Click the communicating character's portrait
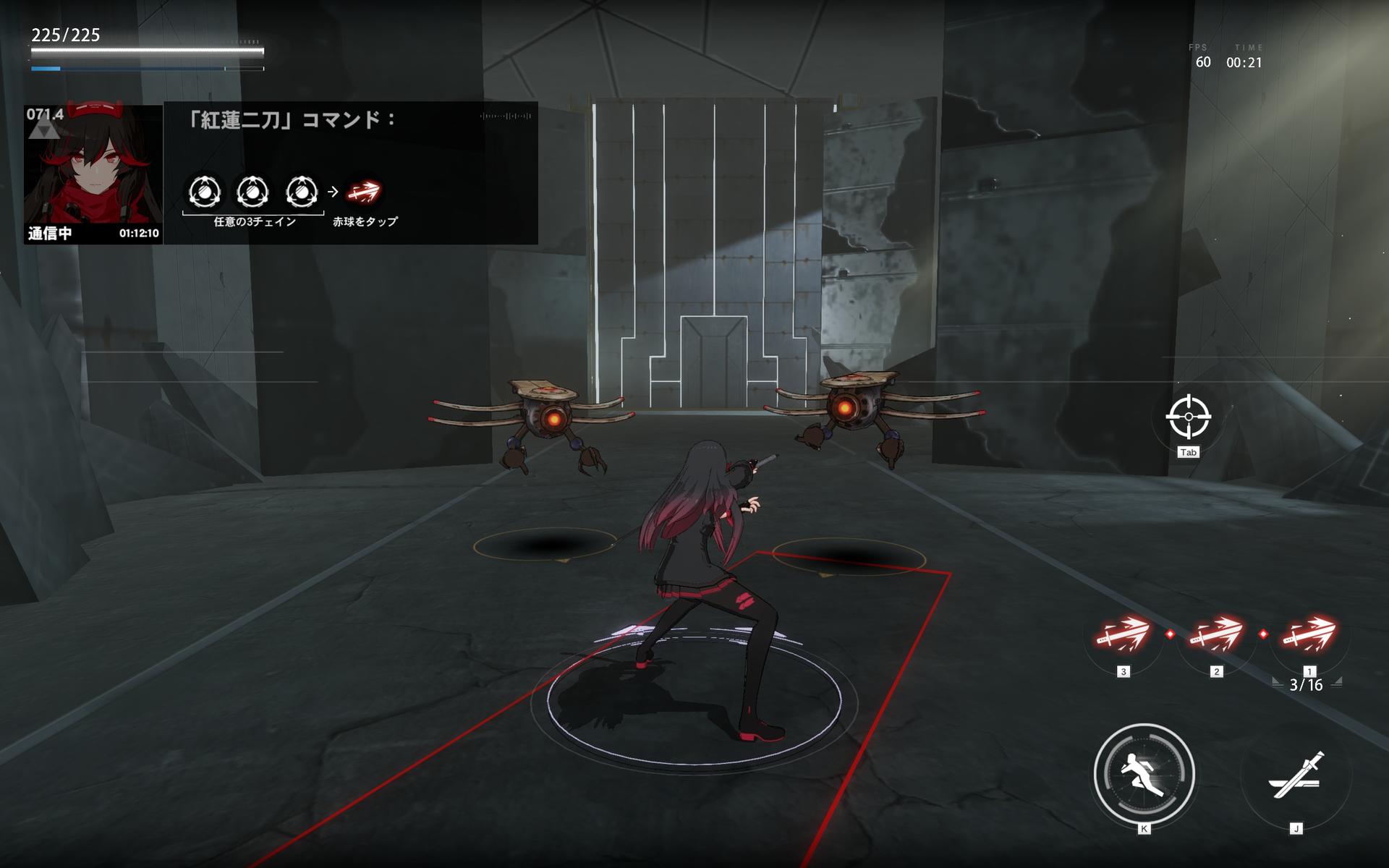Screen dimensions: 1389x868 click(93, 174)
